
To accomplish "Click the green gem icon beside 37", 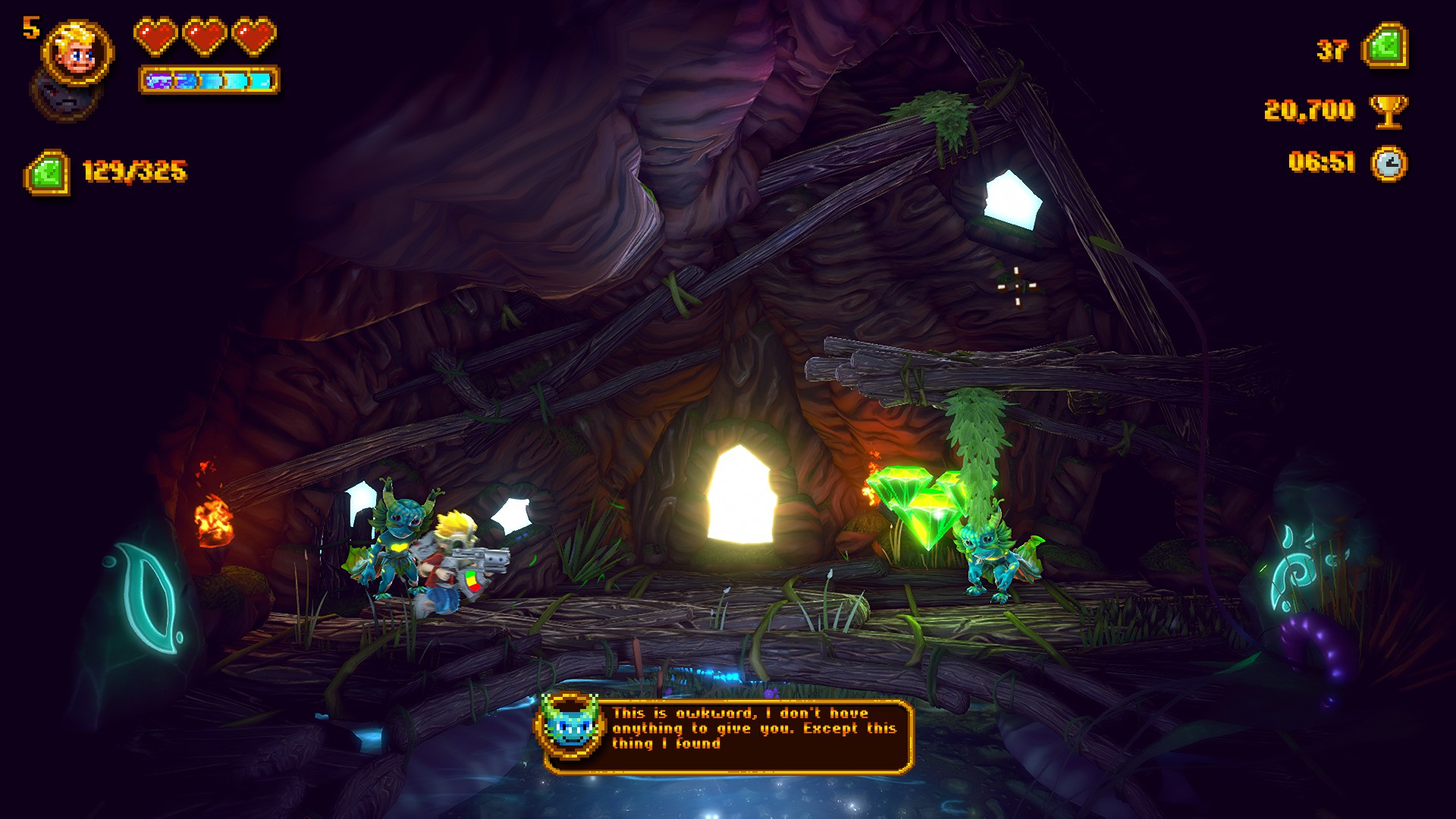I will tap(1385, 46).
